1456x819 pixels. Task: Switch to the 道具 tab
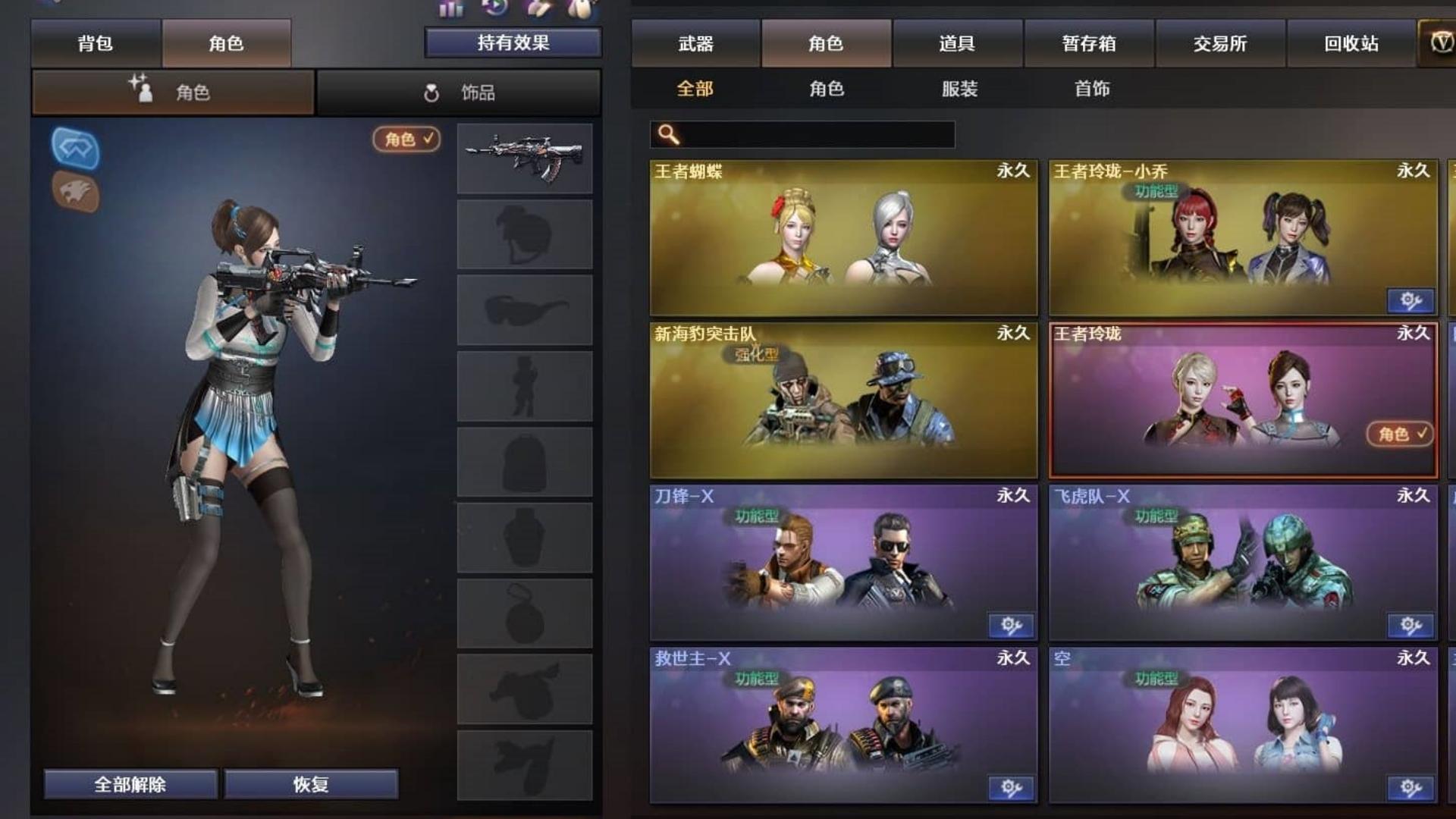(957, 44)
